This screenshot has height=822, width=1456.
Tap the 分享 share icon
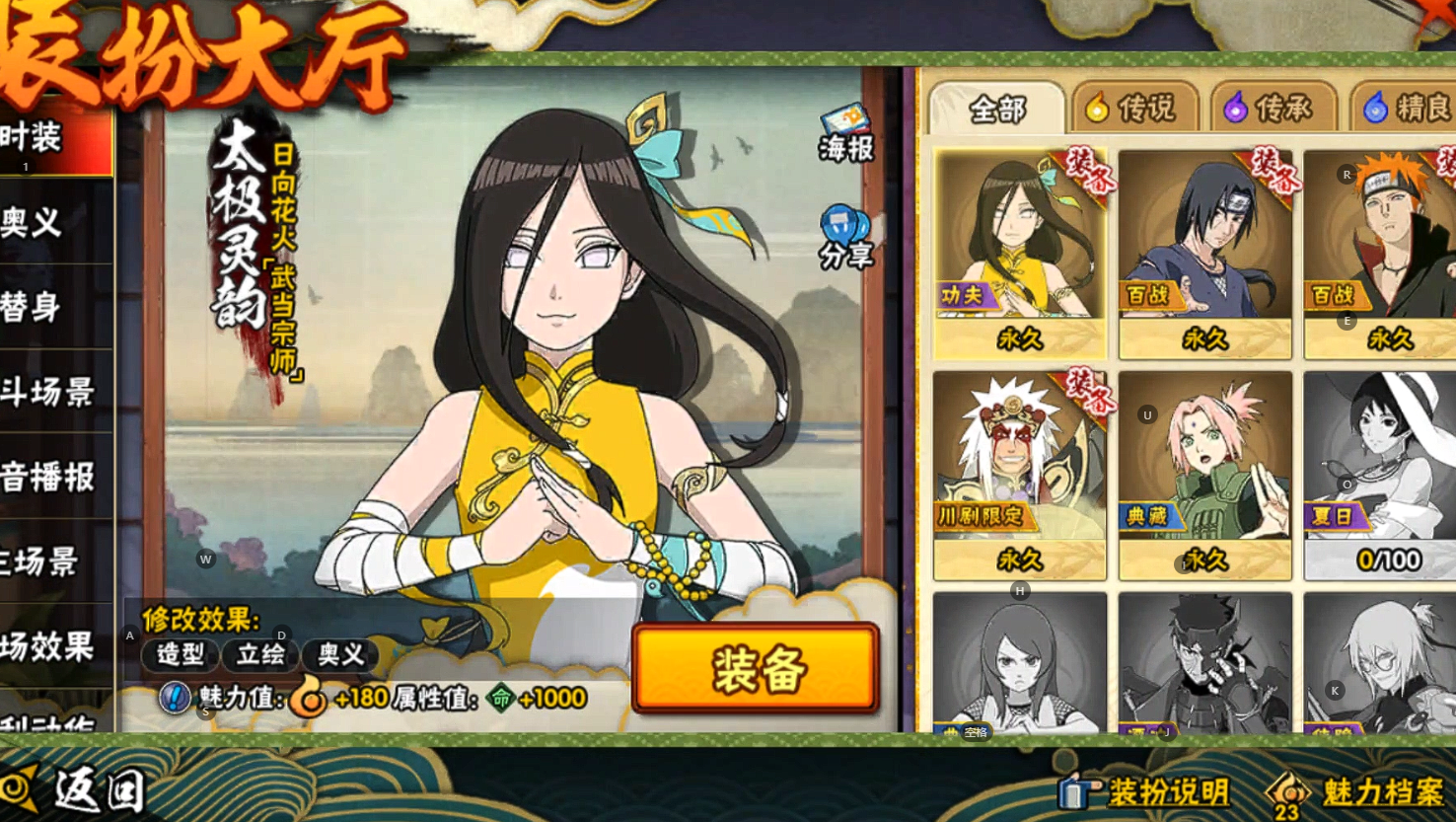[x=845, y=238]
